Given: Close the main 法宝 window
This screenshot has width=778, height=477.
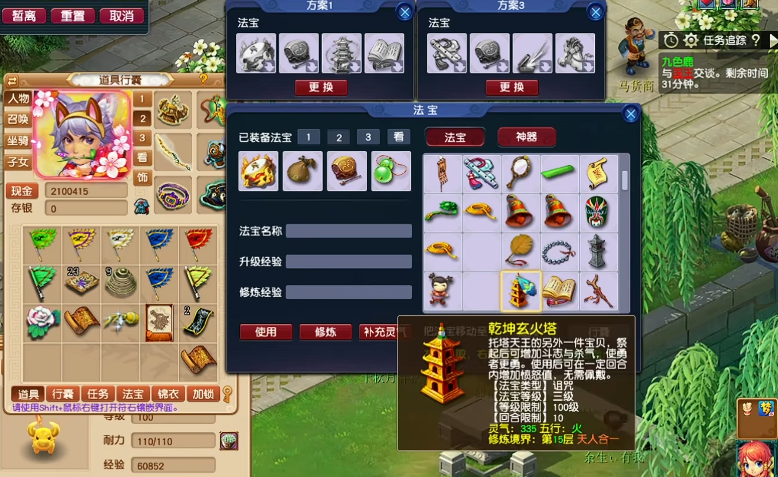Looking at the screenshot, I should coord(630,114).
